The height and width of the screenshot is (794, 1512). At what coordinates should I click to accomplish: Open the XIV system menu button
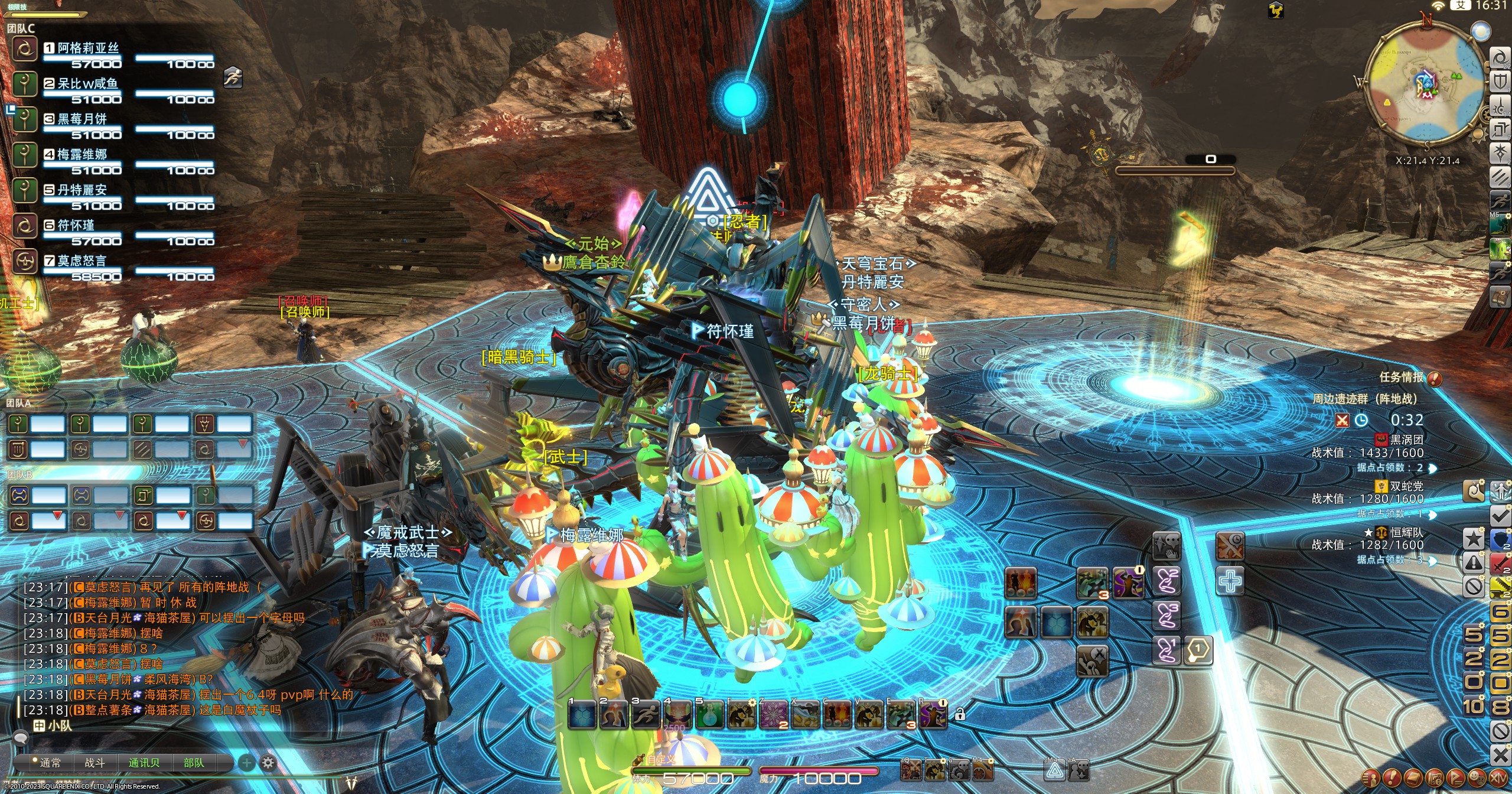(x=1498, y=777)
